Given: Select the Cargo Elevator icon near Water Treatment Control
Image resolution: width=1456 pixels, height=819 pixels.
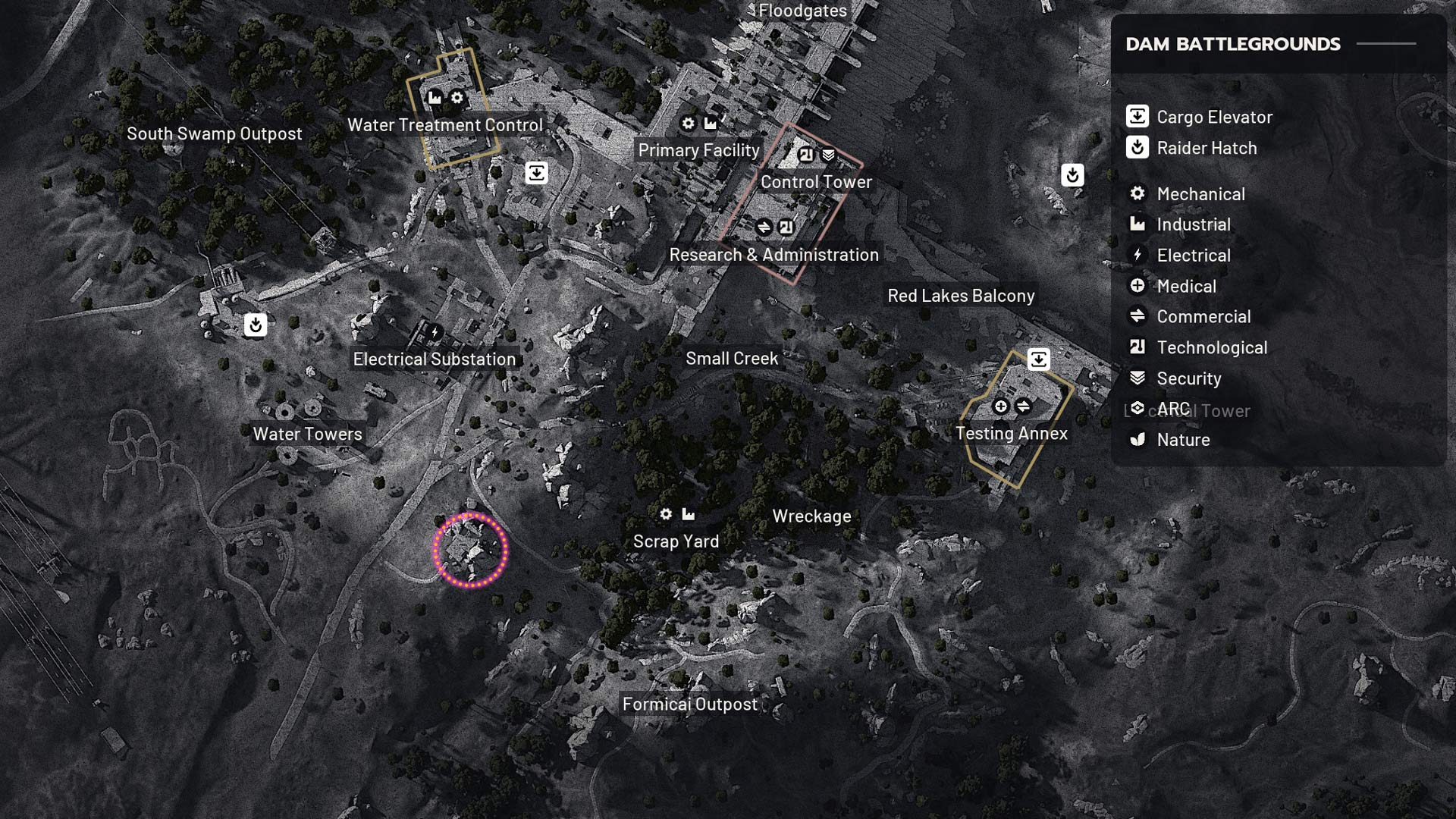Looking at the screenshot, I should point(536,173).
